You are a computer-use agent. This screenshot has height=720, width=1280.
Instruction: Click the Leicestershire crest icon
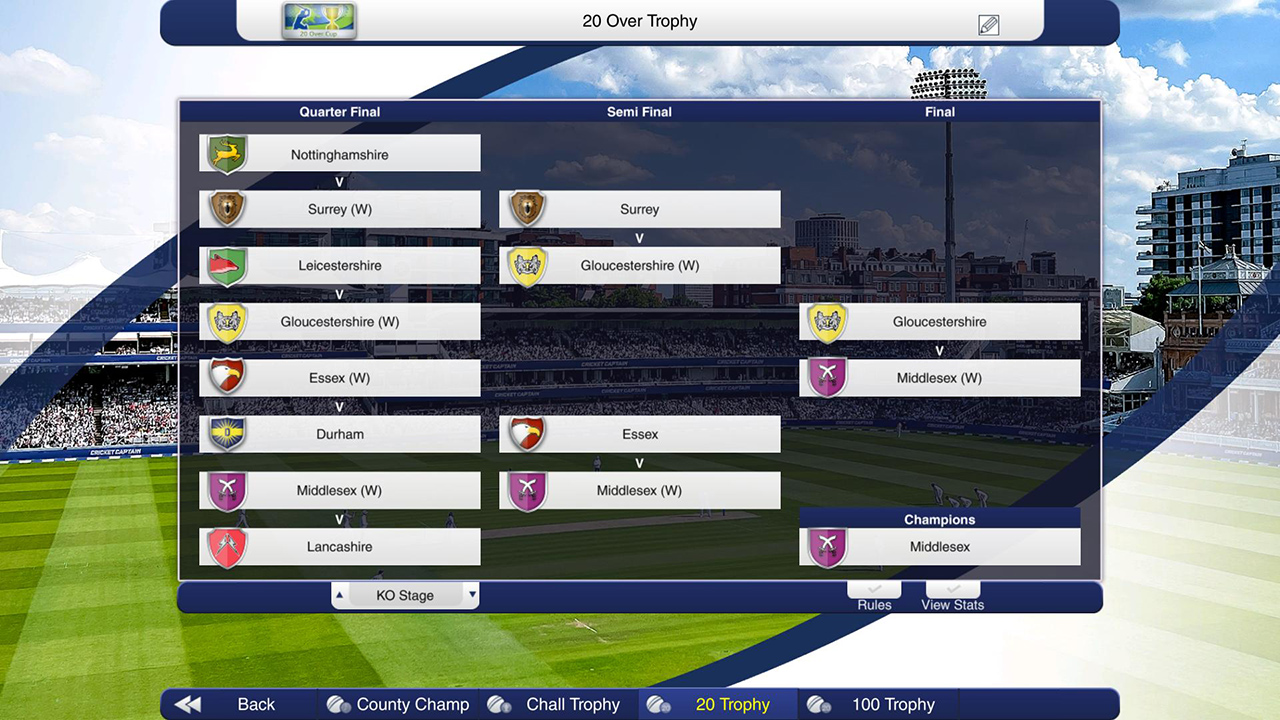click(x=226, y=264)
